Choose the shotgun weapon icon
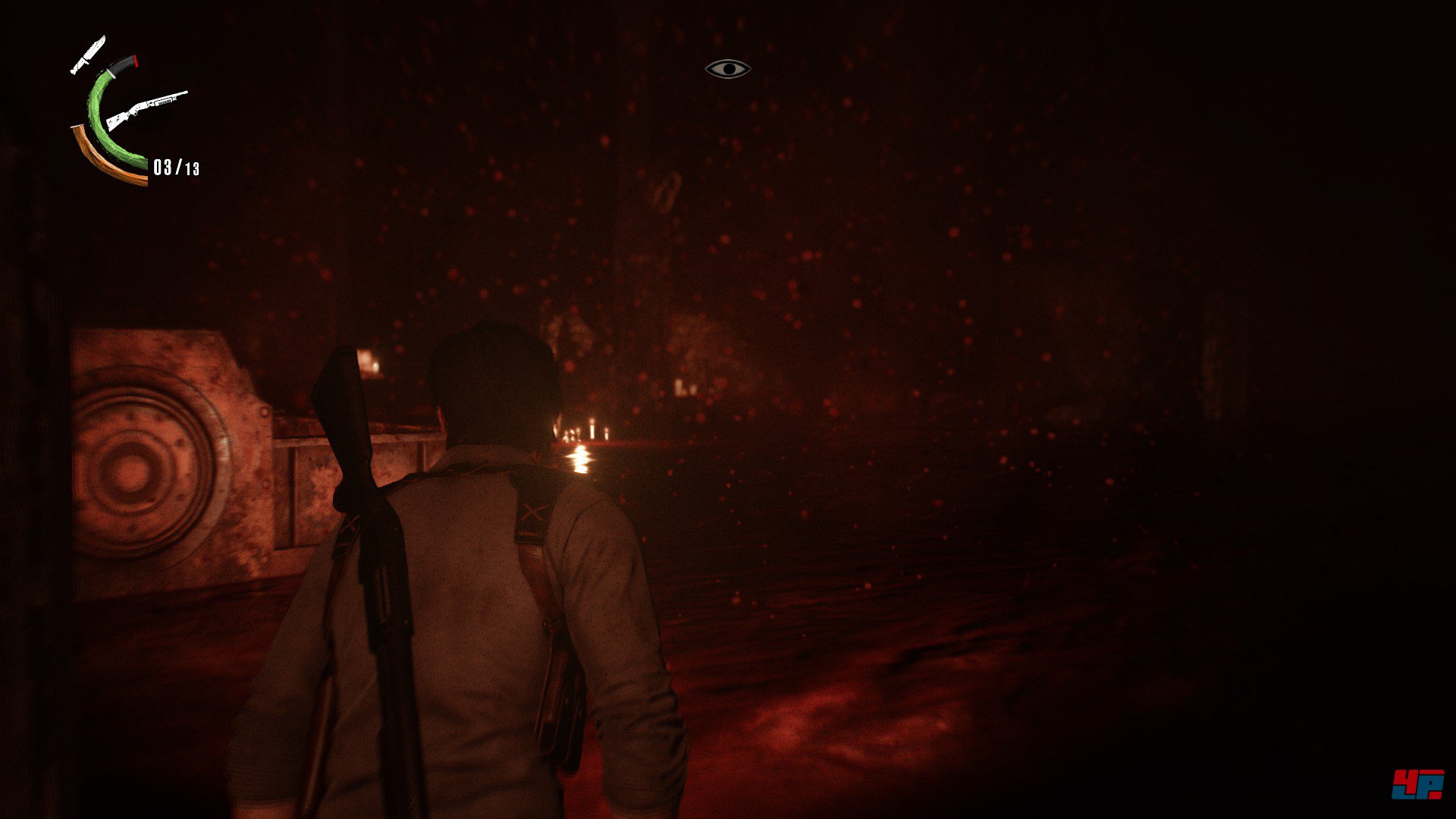The image size is (1456, 819). click(146, 110)
